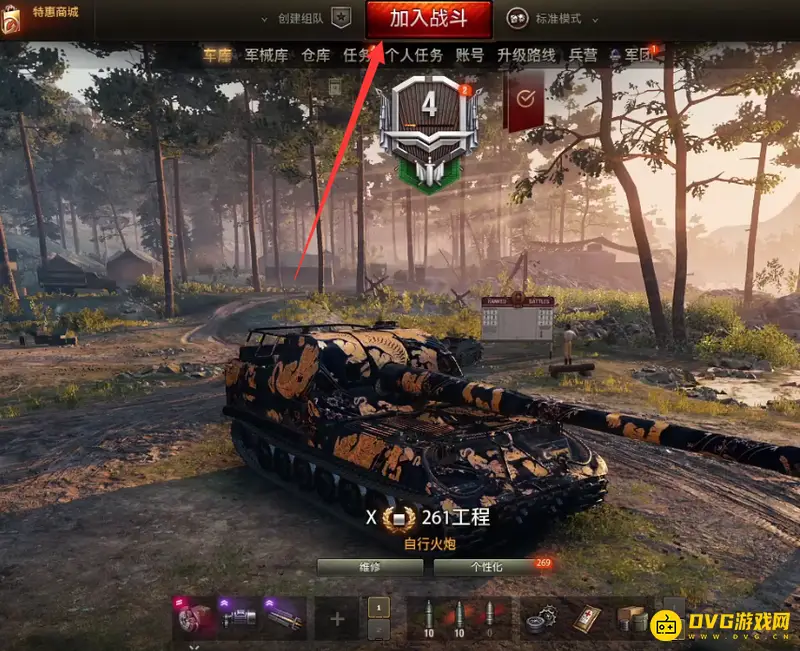Viewport: 800px width, 651px height.
Task: Go to the 仓库 depot tab
Action: pos(315,56)
